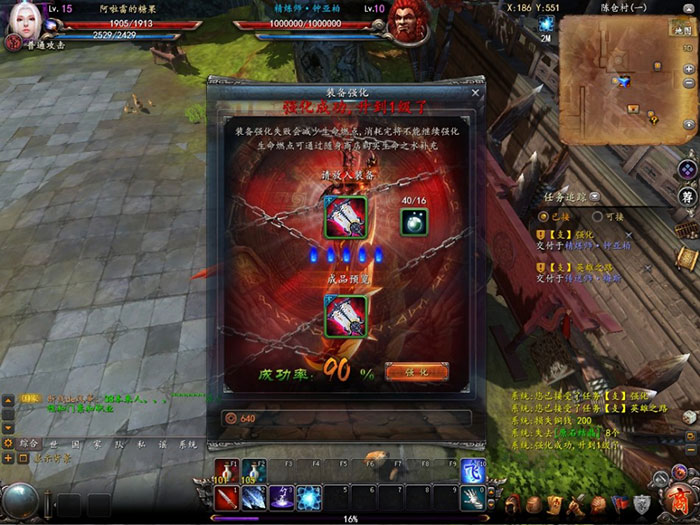The width and height of the screenshot is (700, 525).
Task: Use the blue mana potion slot
Action: [x=253, y=471]
